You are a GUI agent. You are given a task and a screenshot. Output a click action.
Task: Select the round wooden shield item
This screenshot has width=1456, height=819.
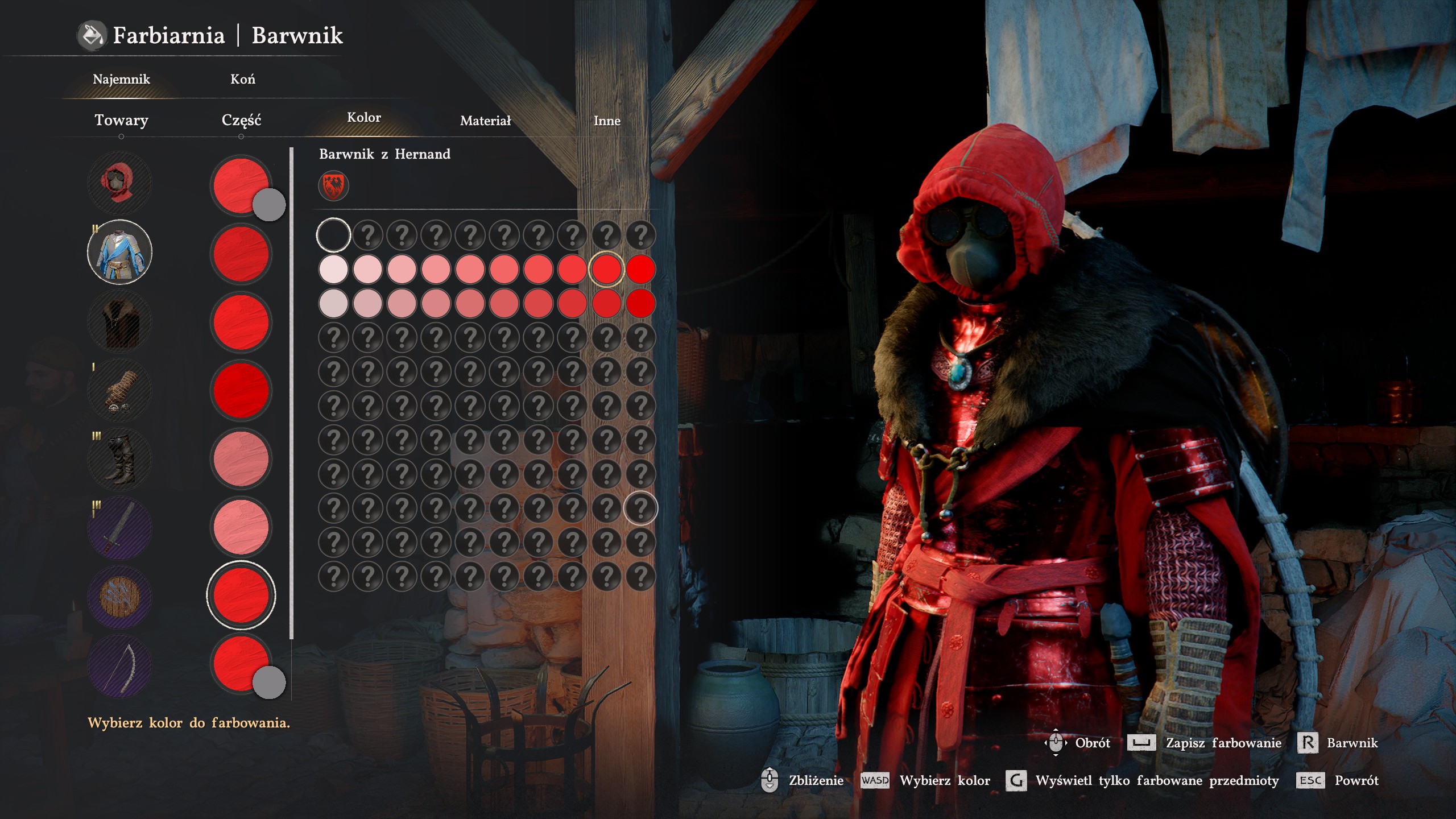point(119,597)
